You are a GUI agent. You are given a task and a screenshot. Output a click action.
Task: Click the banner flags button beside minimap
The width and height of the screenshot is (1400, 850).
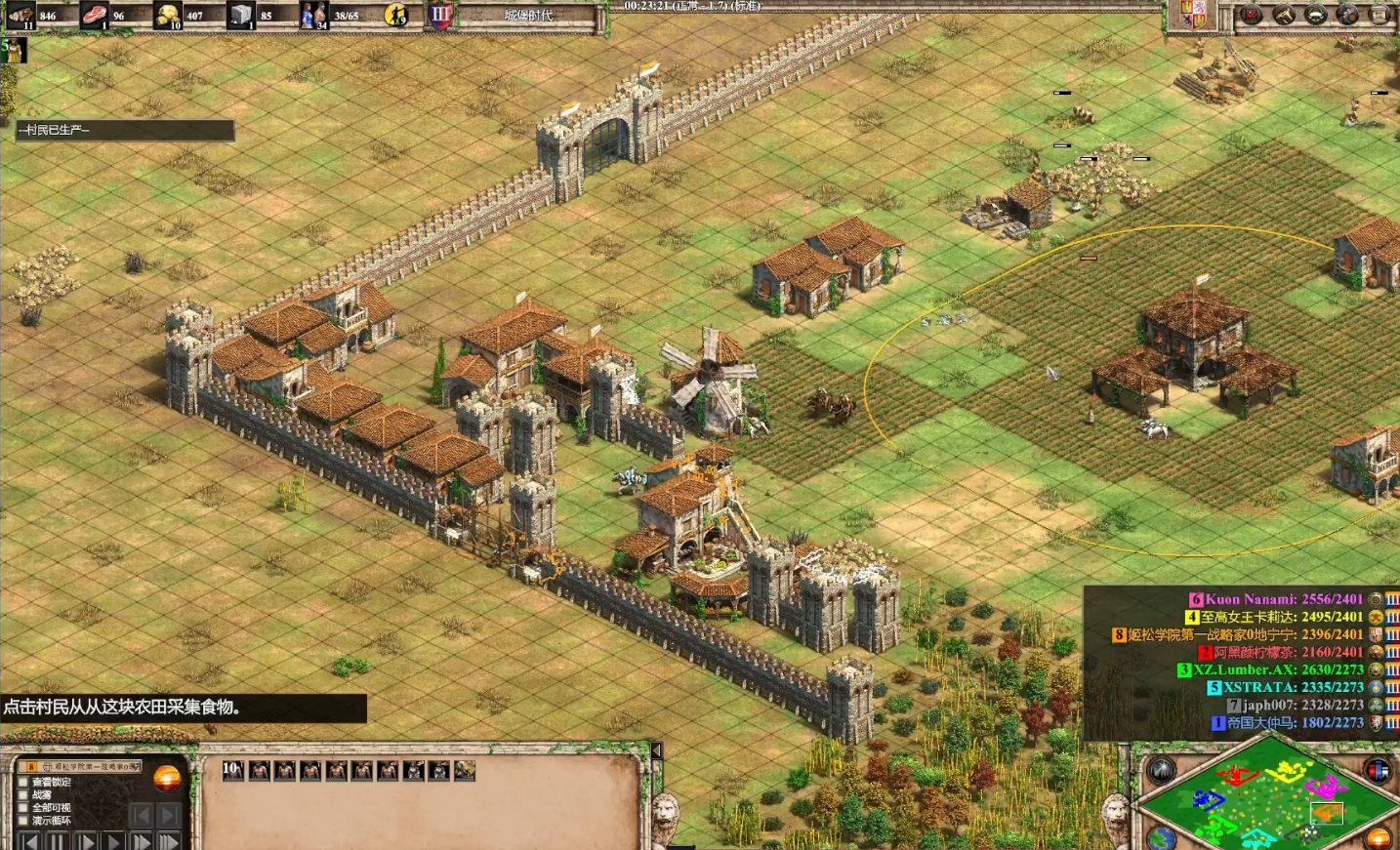[x=1378, y=771]
